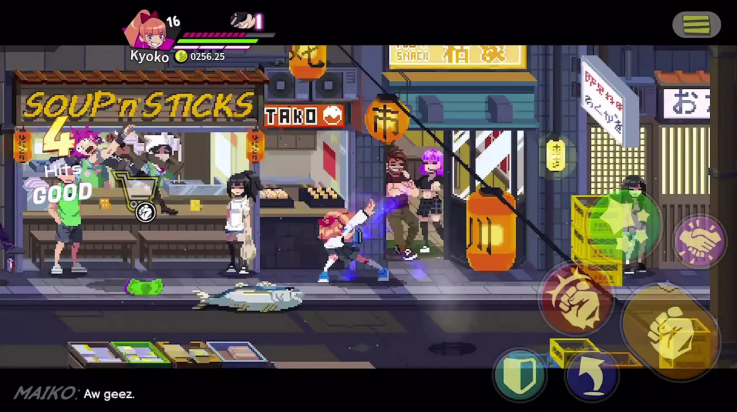Open the hamburger pause menu
The height and width of the screenshot is (412, 737).
click(x=696, y=24)
